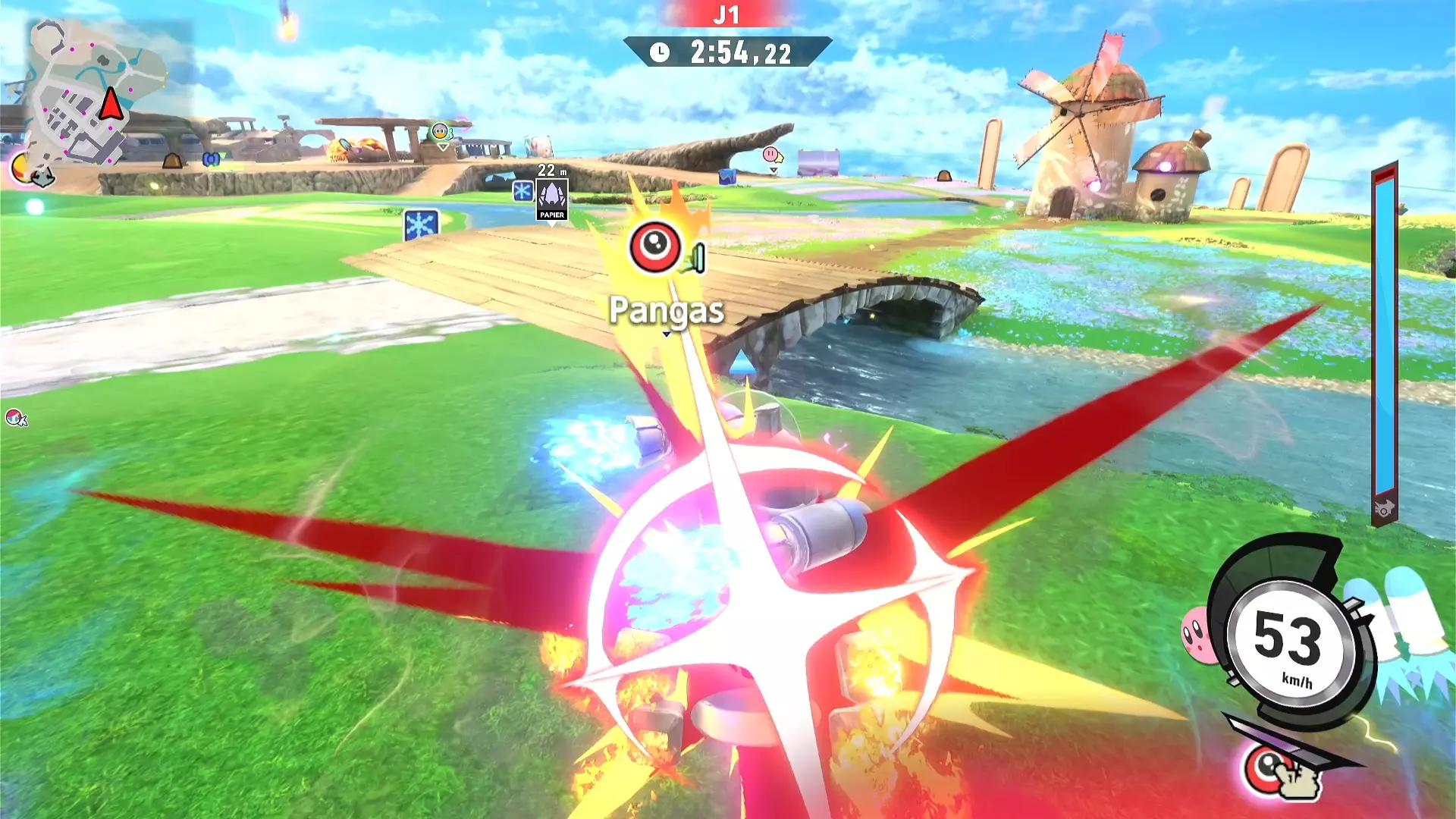
Task: Click the Pangas red eye player icon
Action: pyautogui.click(x=654, y=246)
